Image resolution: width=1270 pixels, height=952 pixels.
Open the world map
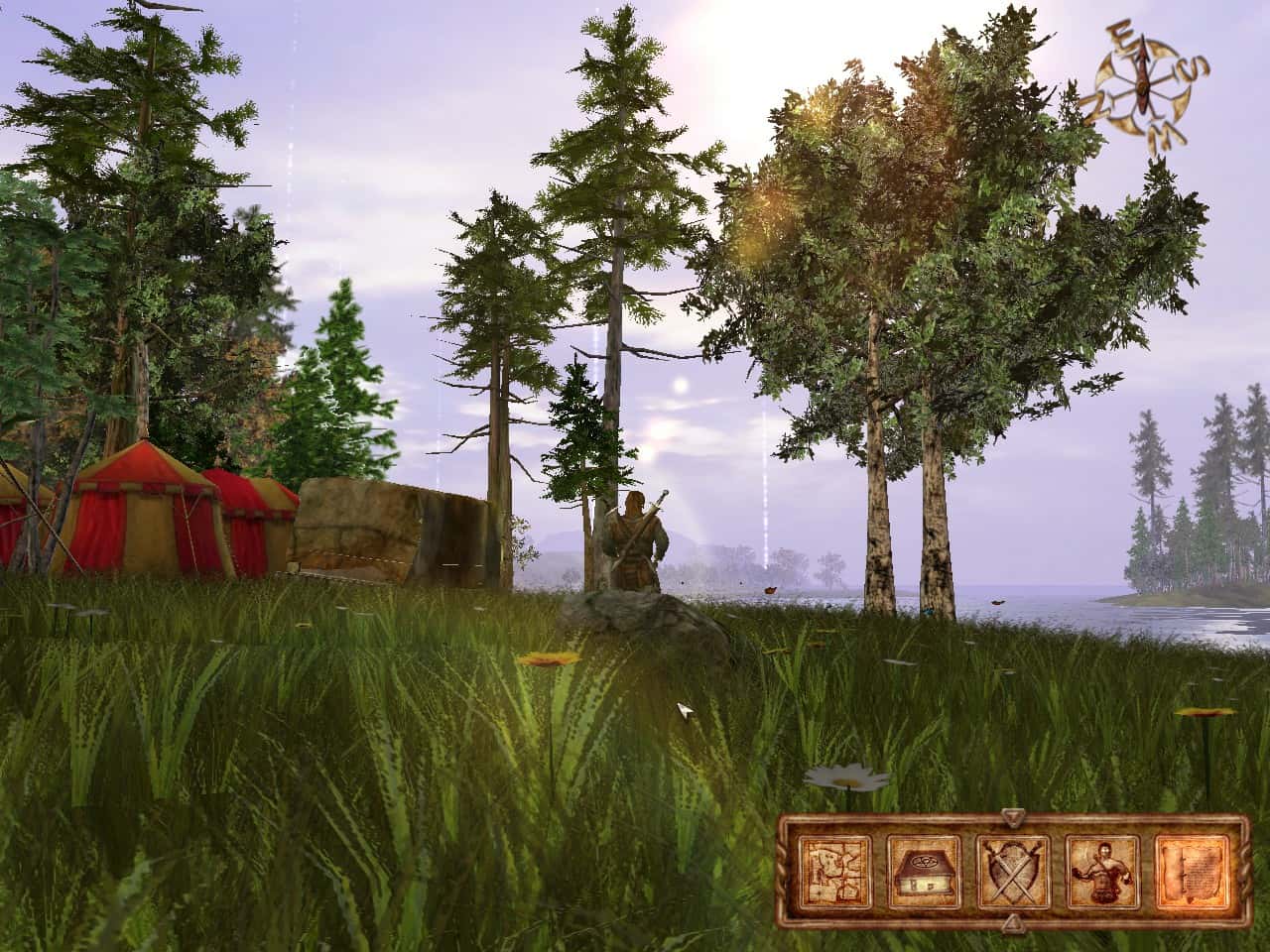[834, 874]
